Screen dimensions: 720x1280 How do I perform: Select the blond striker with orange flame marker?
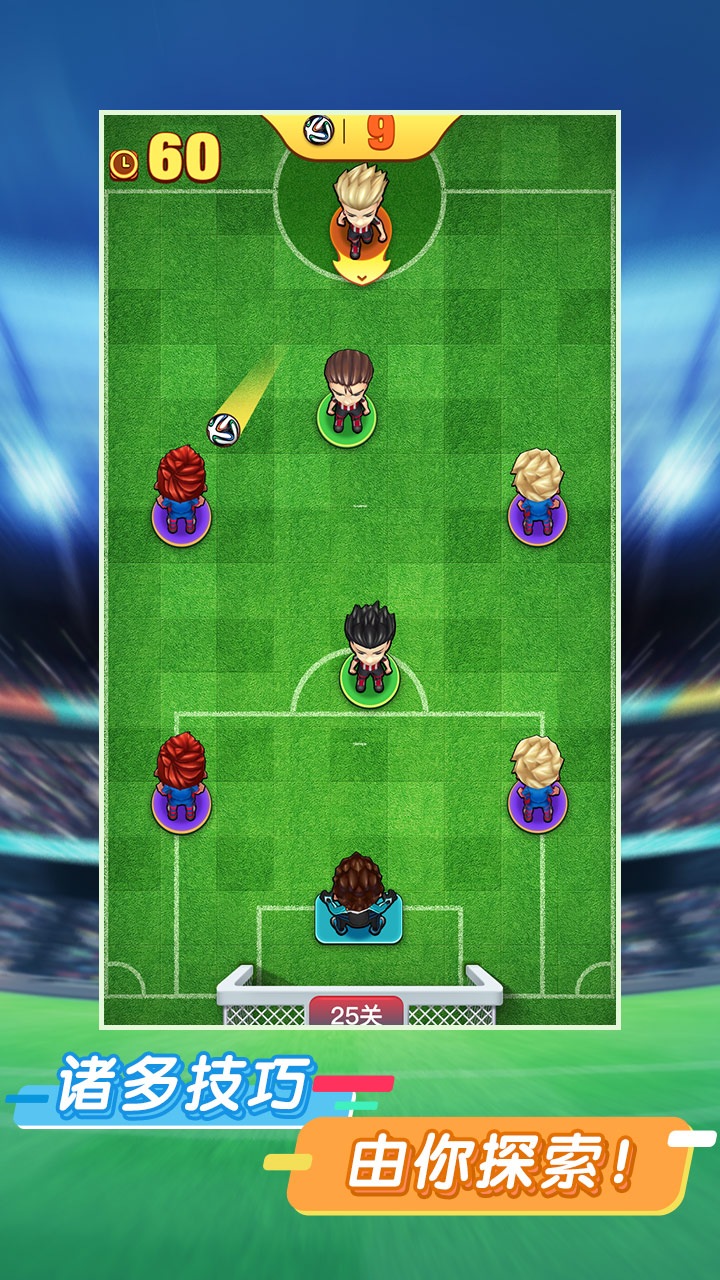point(361,222)
